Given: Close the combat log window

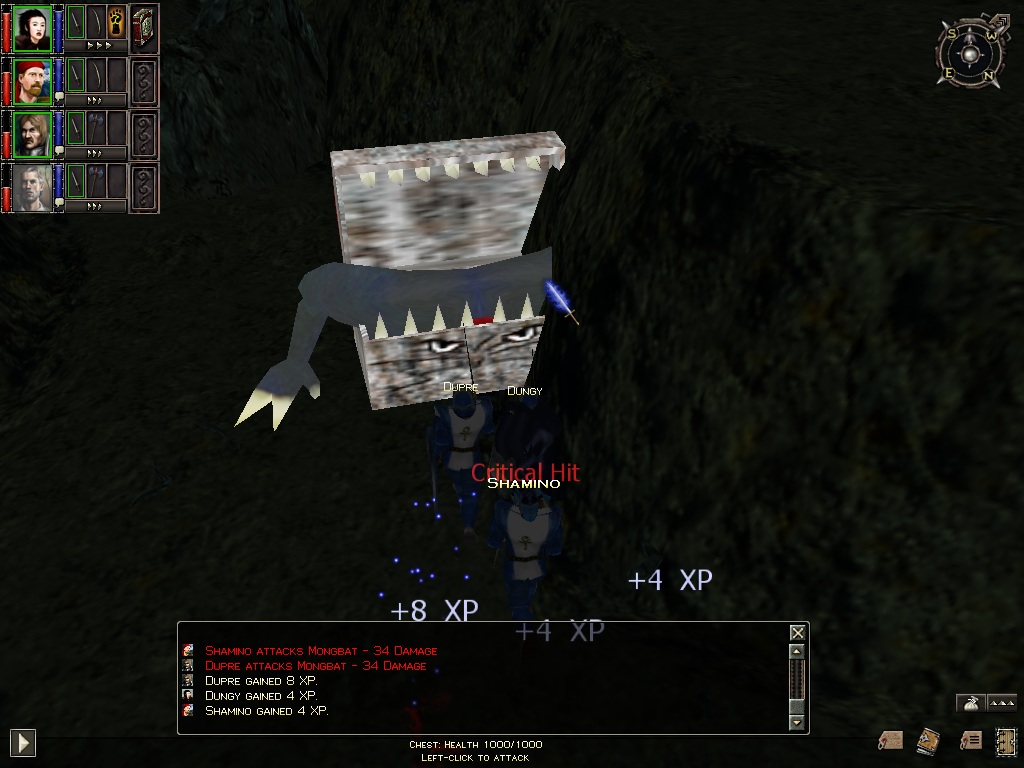Looking at the screenshot, I should point(797,633).
